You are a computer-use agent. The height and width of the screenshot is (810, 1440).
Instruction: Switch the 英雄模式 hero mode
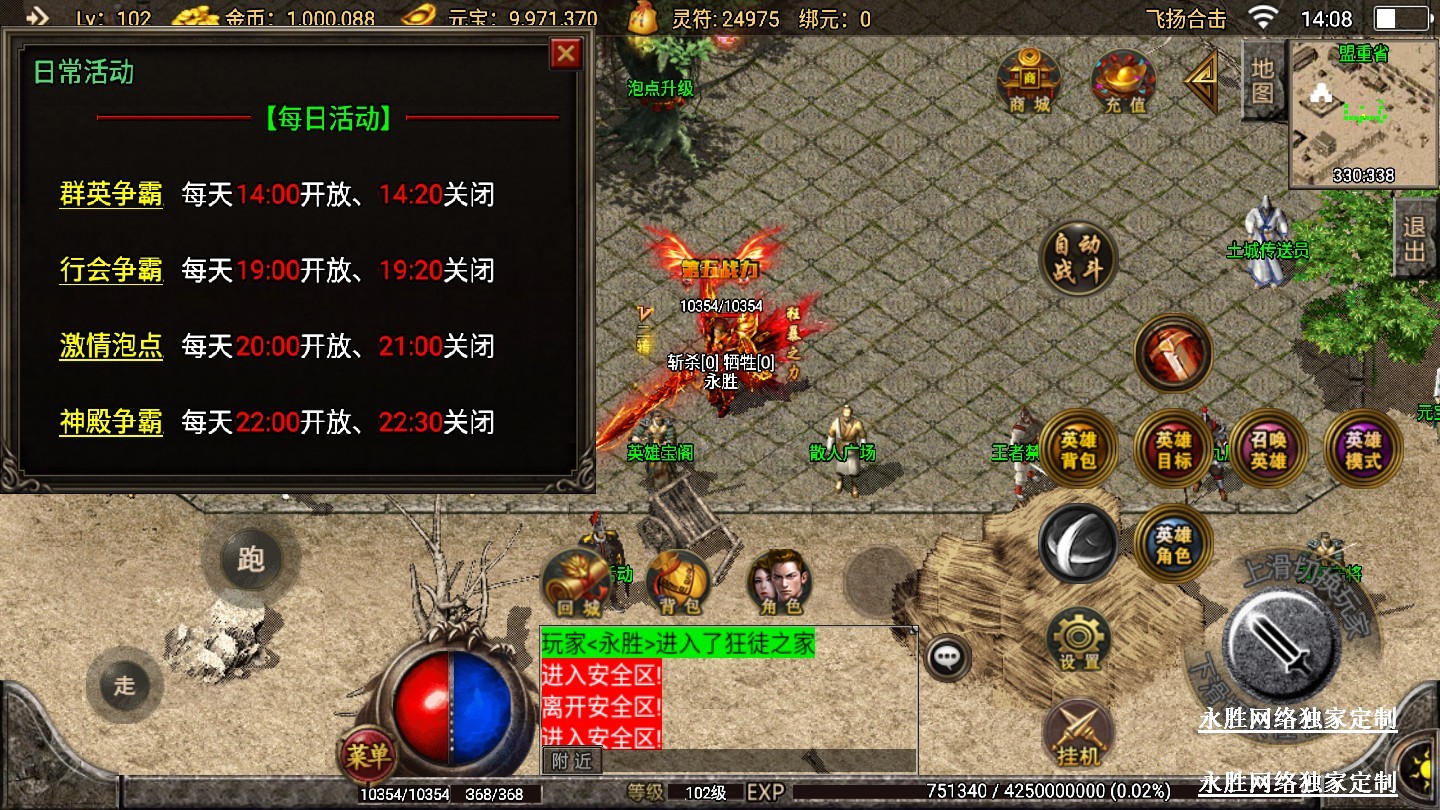pos(1362,450)
